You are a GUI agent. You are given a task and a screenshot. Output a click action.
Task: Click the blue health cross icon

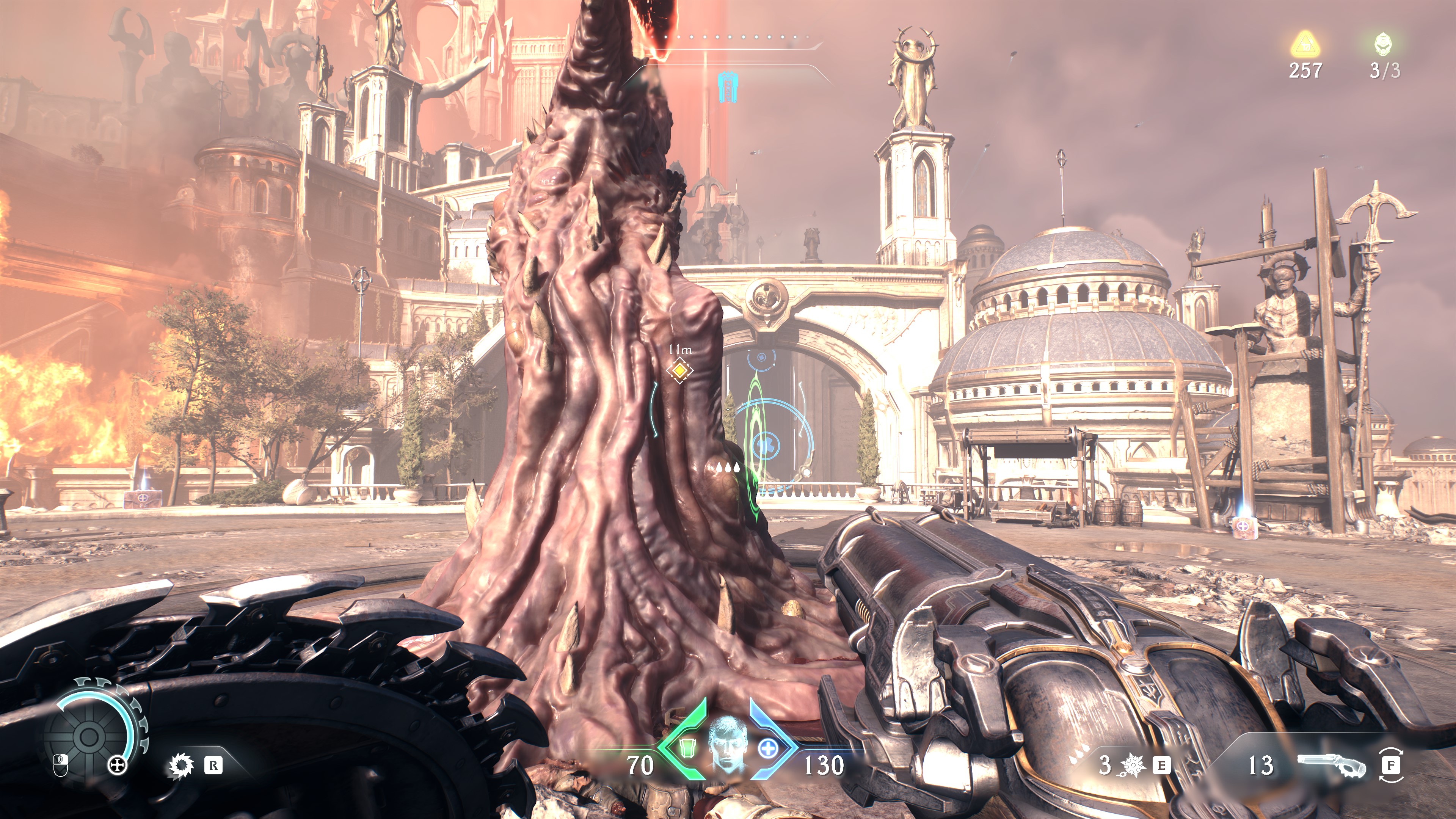pos(767,748)
